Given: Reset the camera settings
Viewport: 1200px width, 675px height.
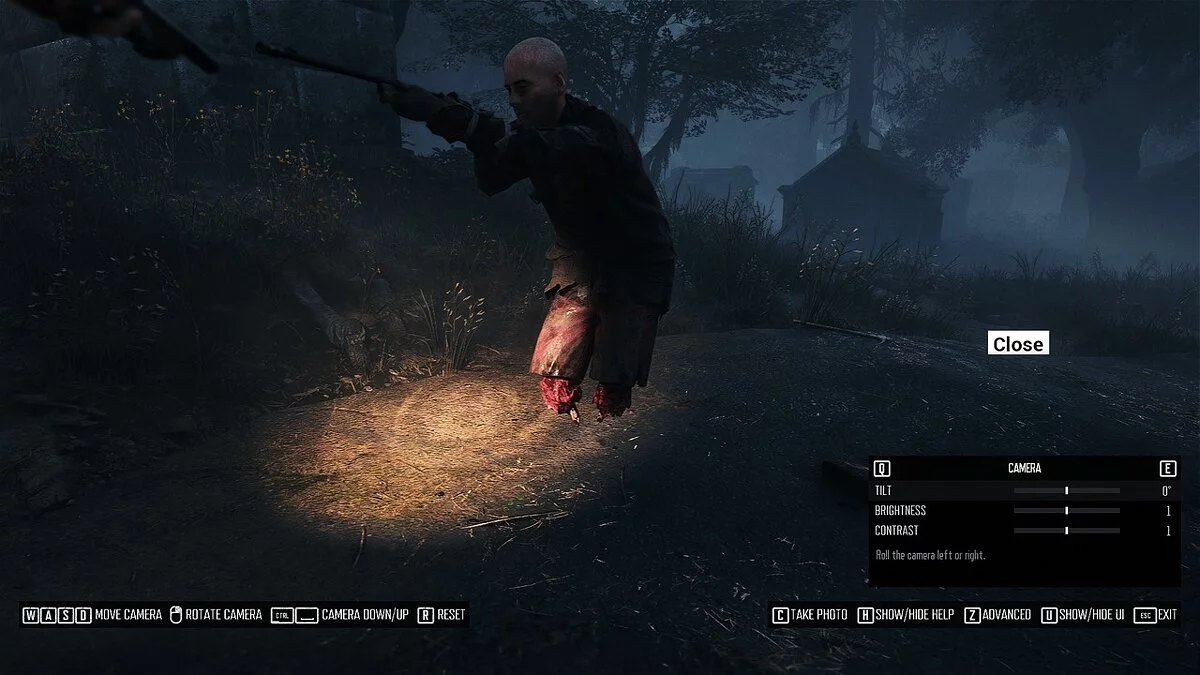Looking at the screenshot, I should coord(442,615).
